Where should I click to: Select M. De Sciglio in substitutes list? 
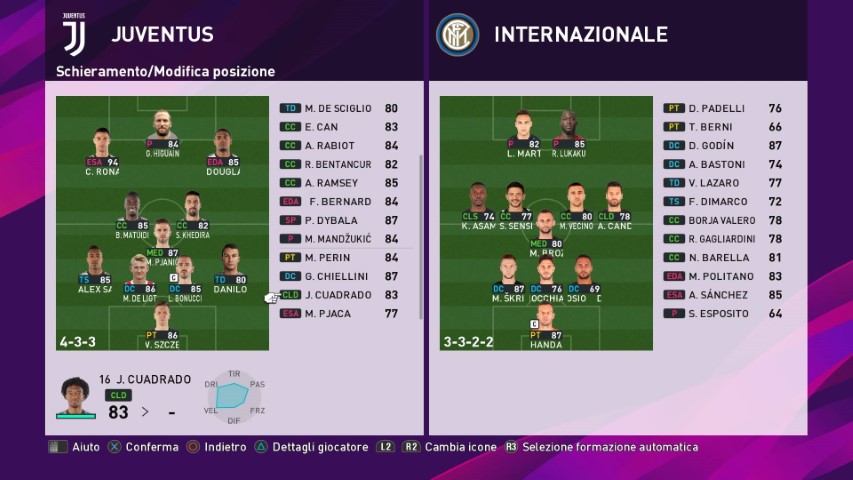[338, 108]
